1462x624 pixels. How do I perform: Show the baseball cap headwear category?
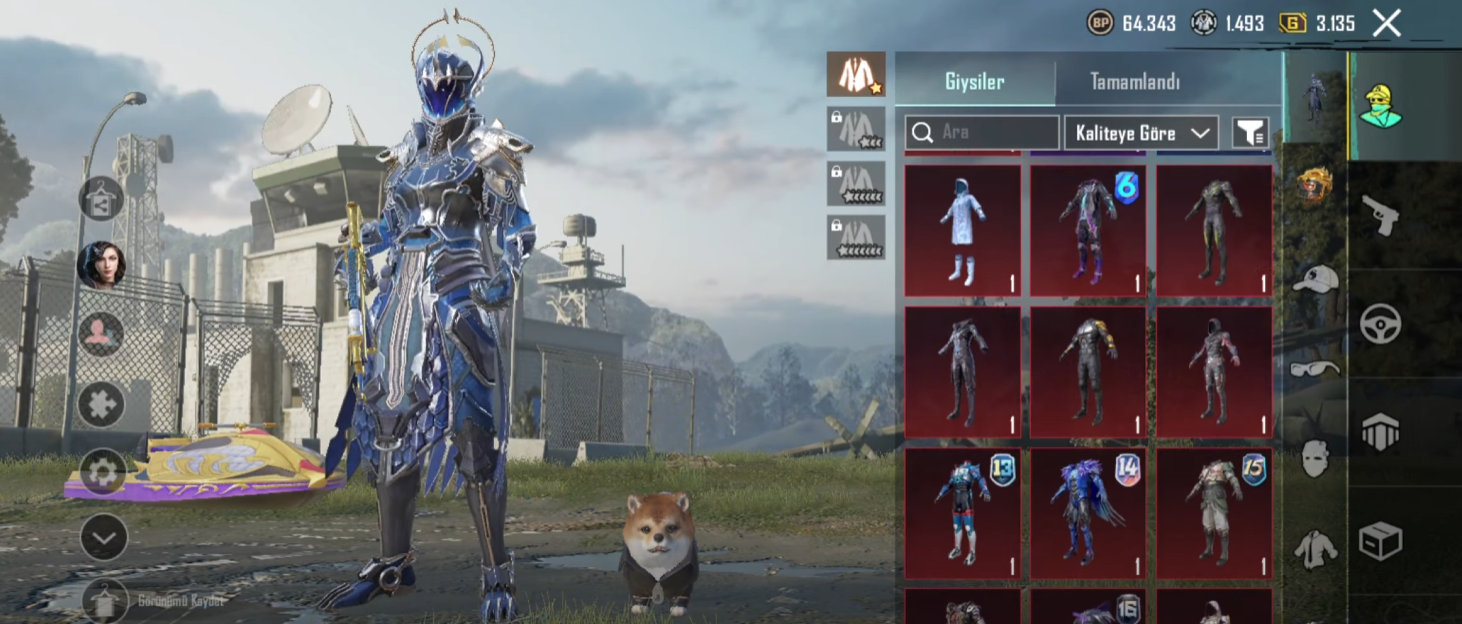click(x=1315, y=279)
